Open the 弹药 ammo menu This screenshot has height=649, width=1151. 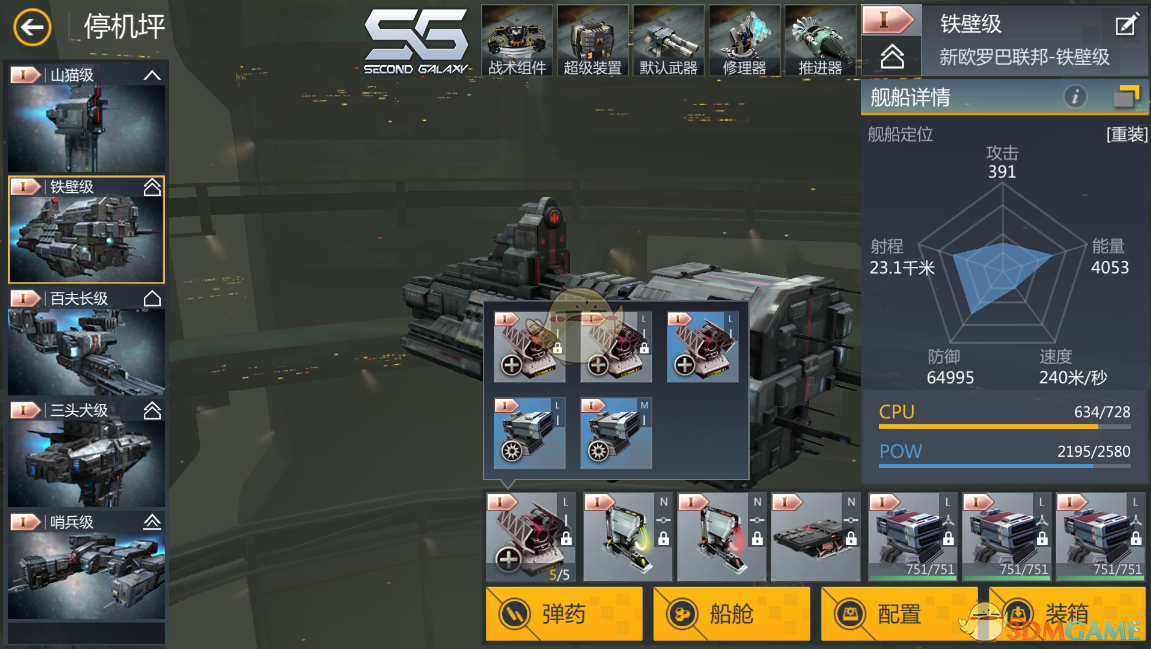[564, 613]
